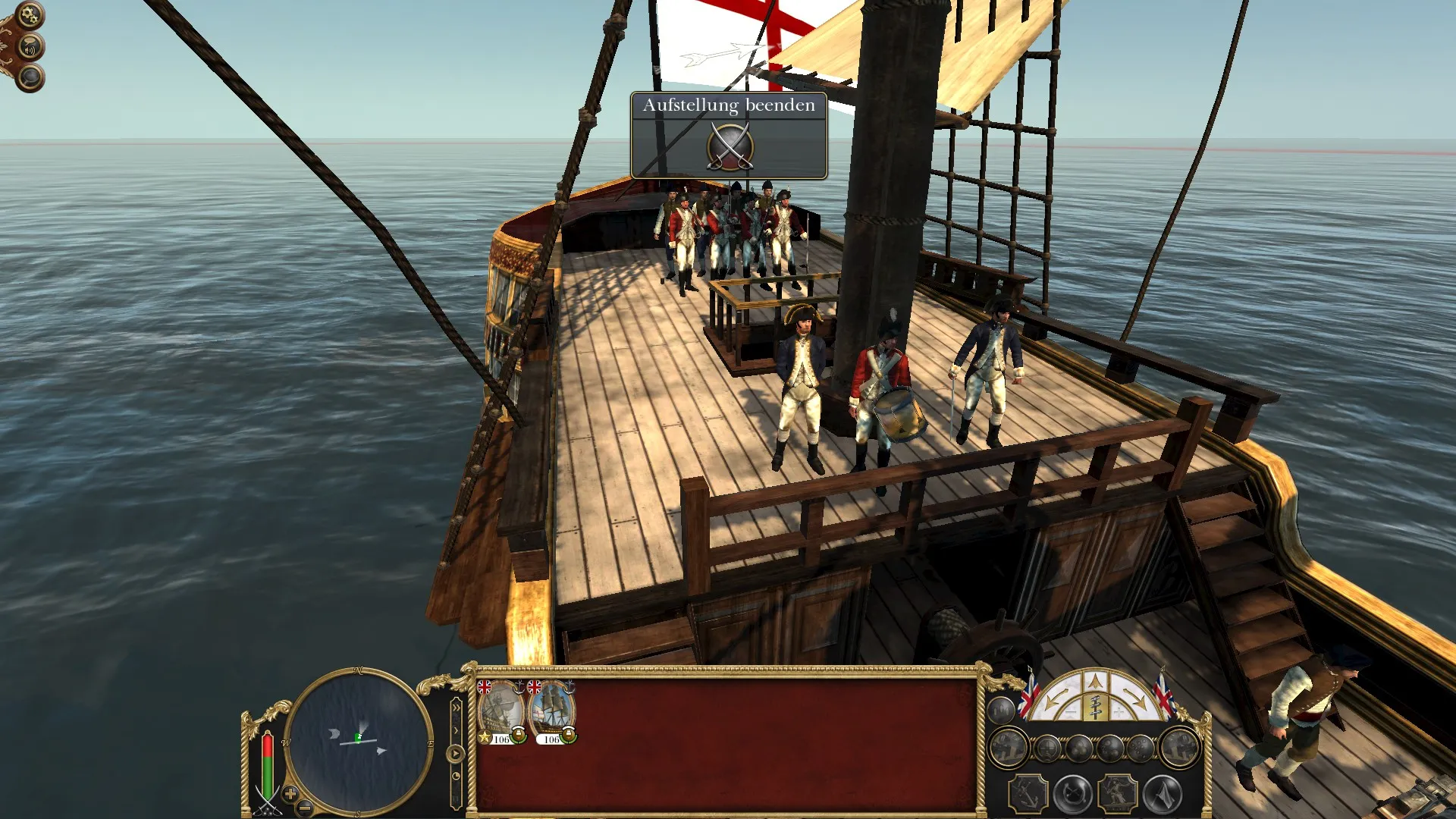Zoom the minimap with the plus button

[290, 794]
